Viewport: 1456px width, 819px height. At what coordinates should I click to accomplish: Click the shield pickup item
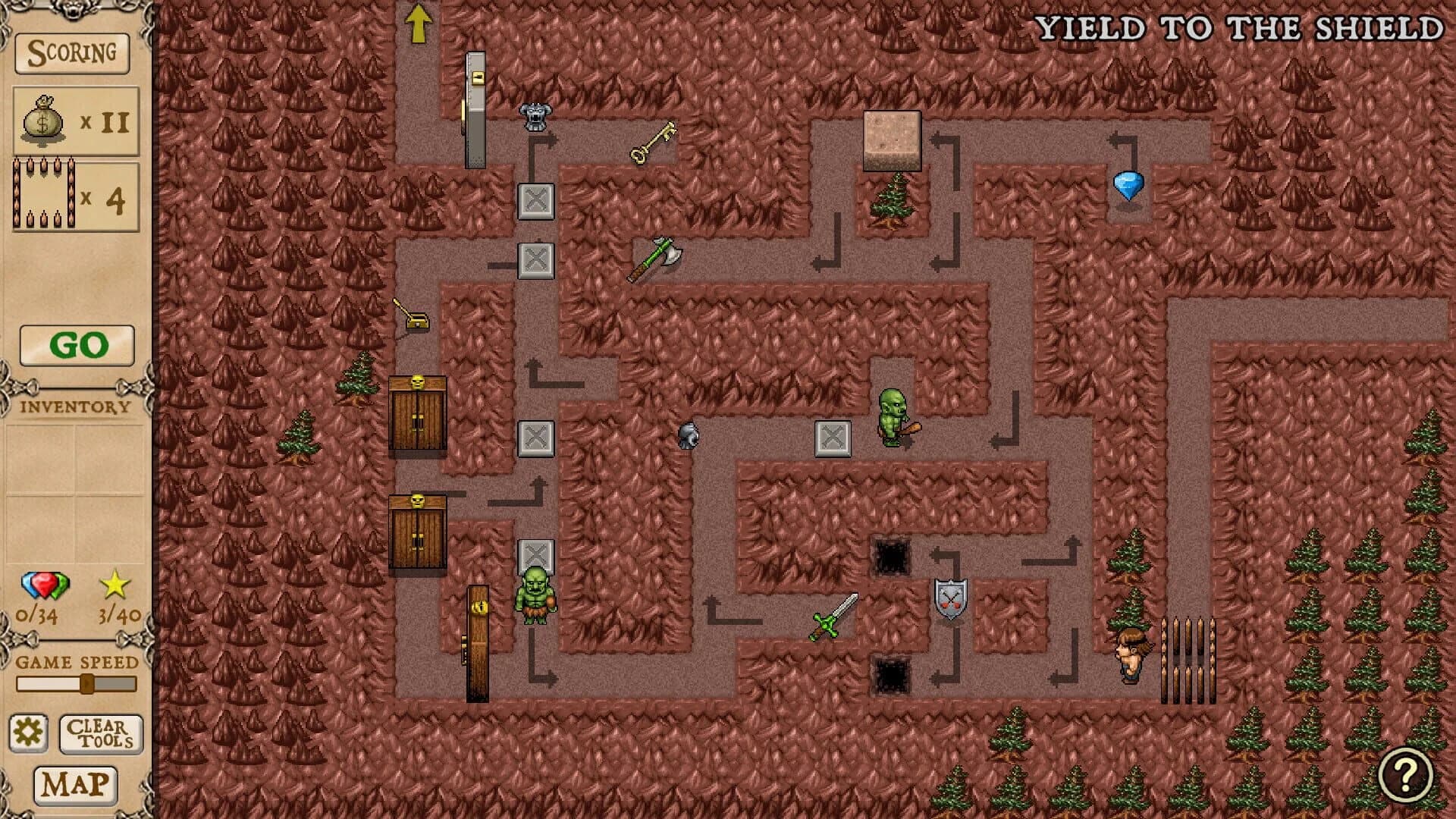point(949,599)
